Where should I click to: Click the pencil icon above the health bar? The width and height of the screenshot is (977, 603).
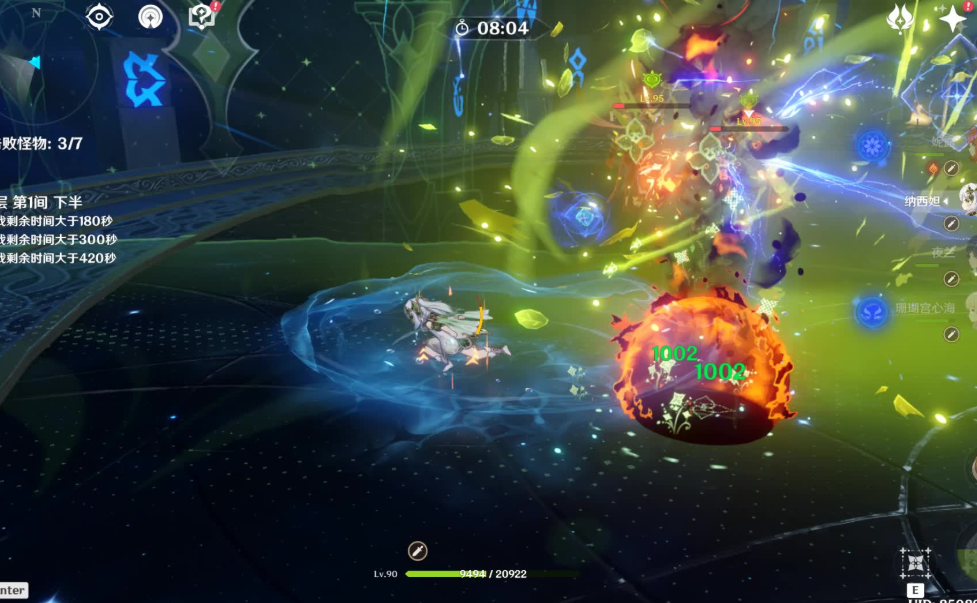(x=418, y=550)
